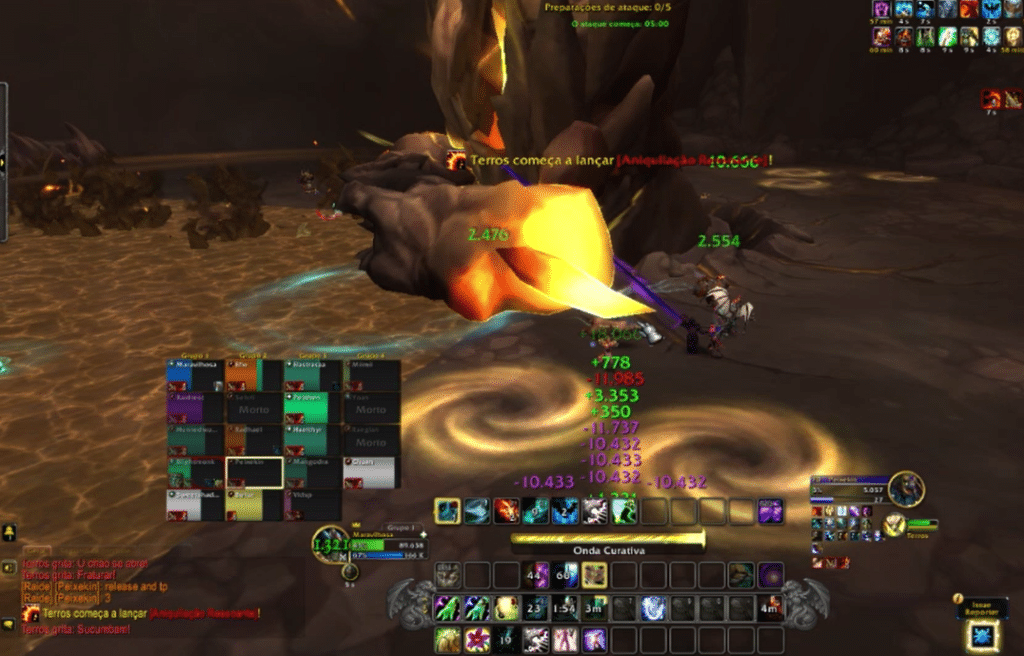
Task: Target the highlighted Peixekin raid frame
Action: (x=254, y=472)
